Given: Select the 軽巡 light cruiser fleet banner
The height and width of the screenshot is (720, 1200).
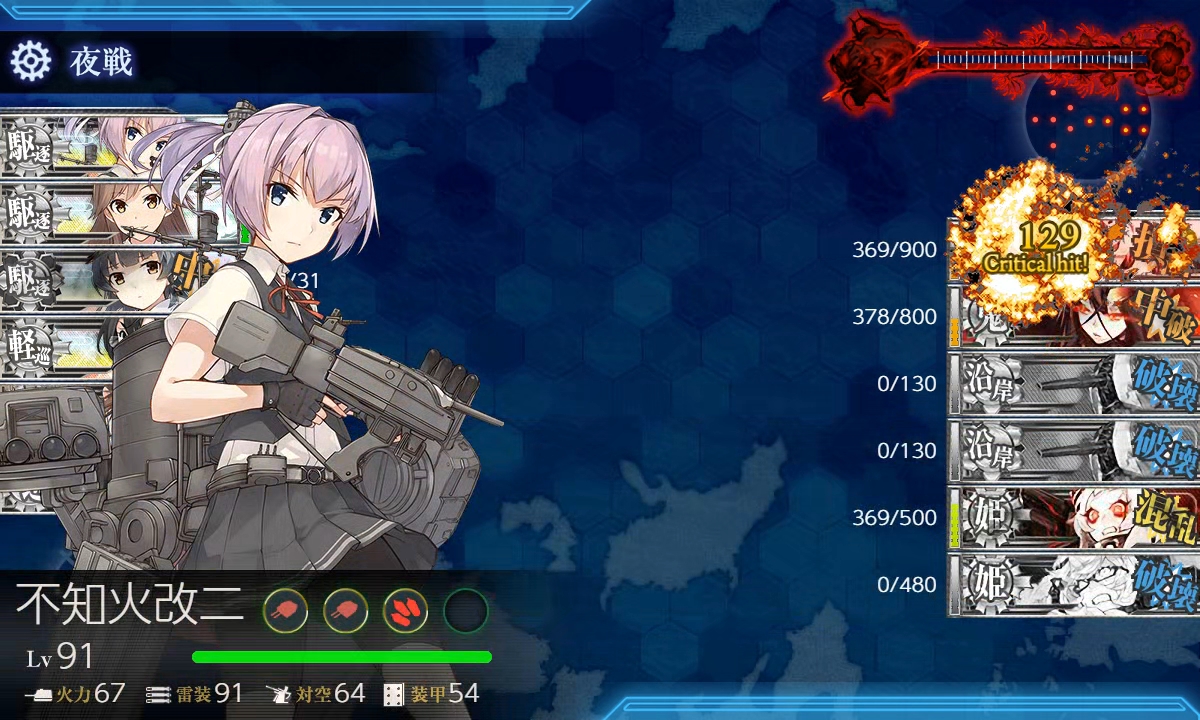Looking at the screenshot, I should pyautogui.click(x=80, y=347).
